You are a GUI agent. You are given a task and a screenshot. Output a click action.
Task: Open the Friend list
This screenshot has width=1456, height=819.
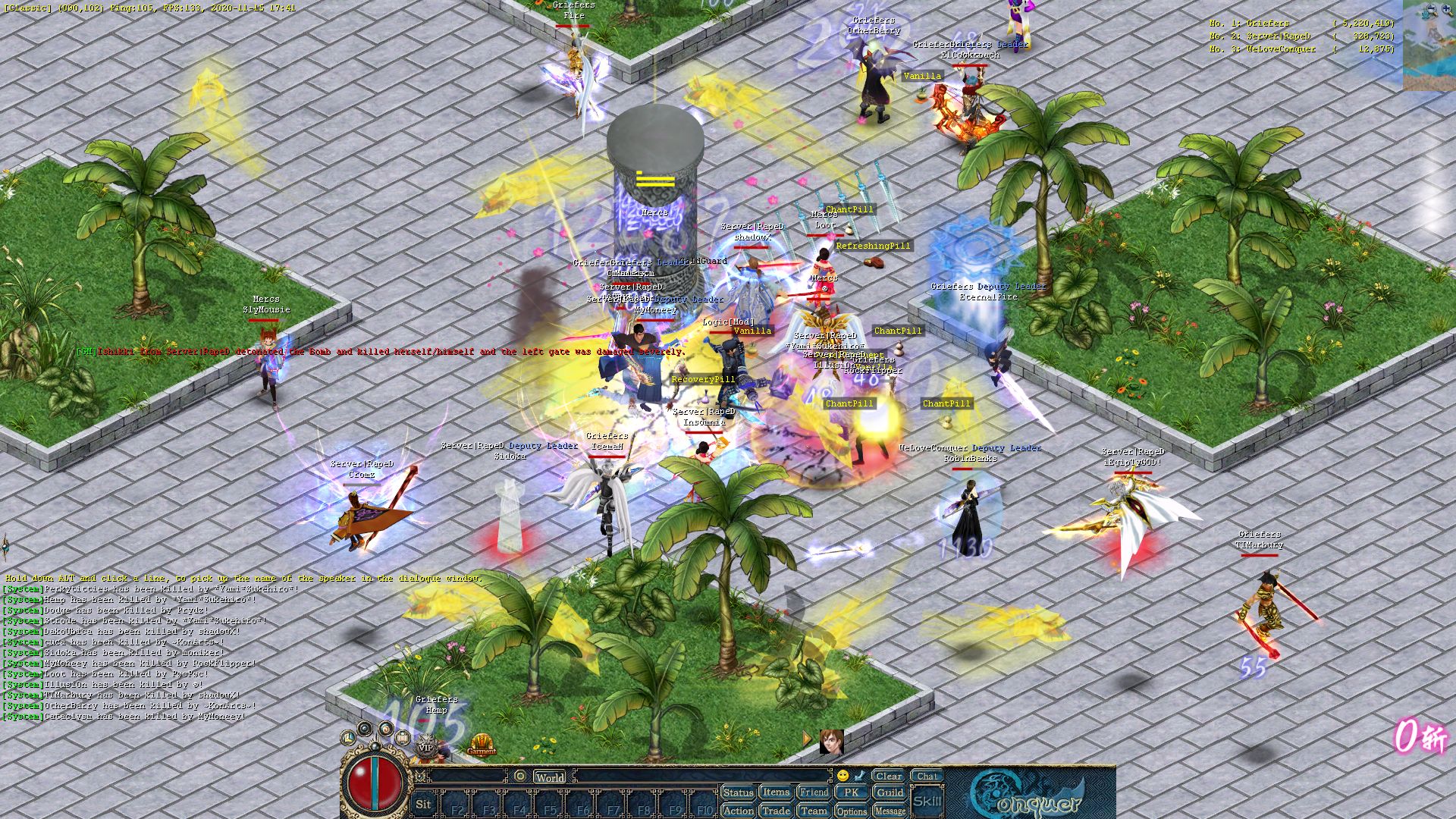[x=814, y=792]
